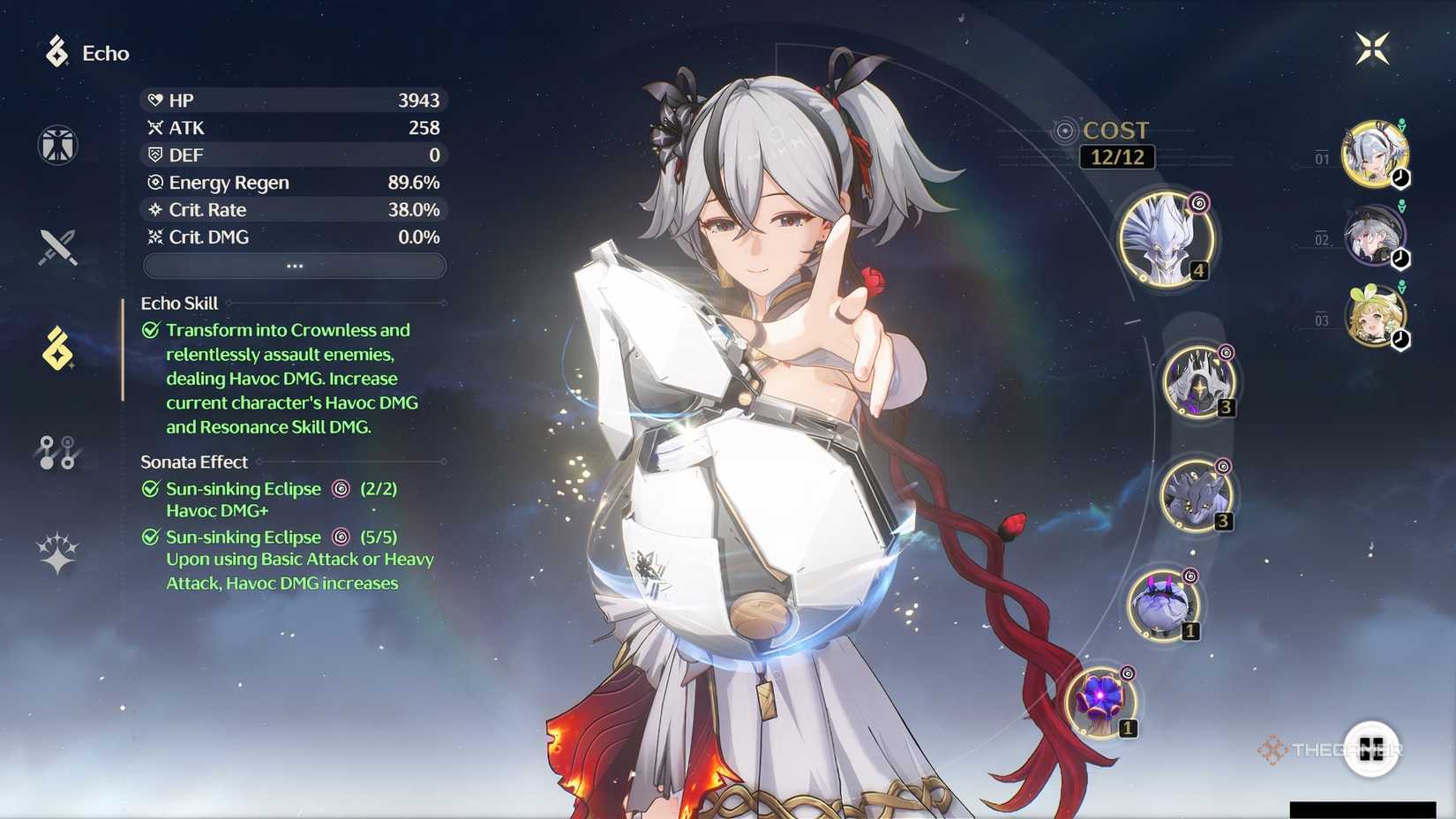
Task: Switch to the Echo tab at top left
Action: (91, 53)
